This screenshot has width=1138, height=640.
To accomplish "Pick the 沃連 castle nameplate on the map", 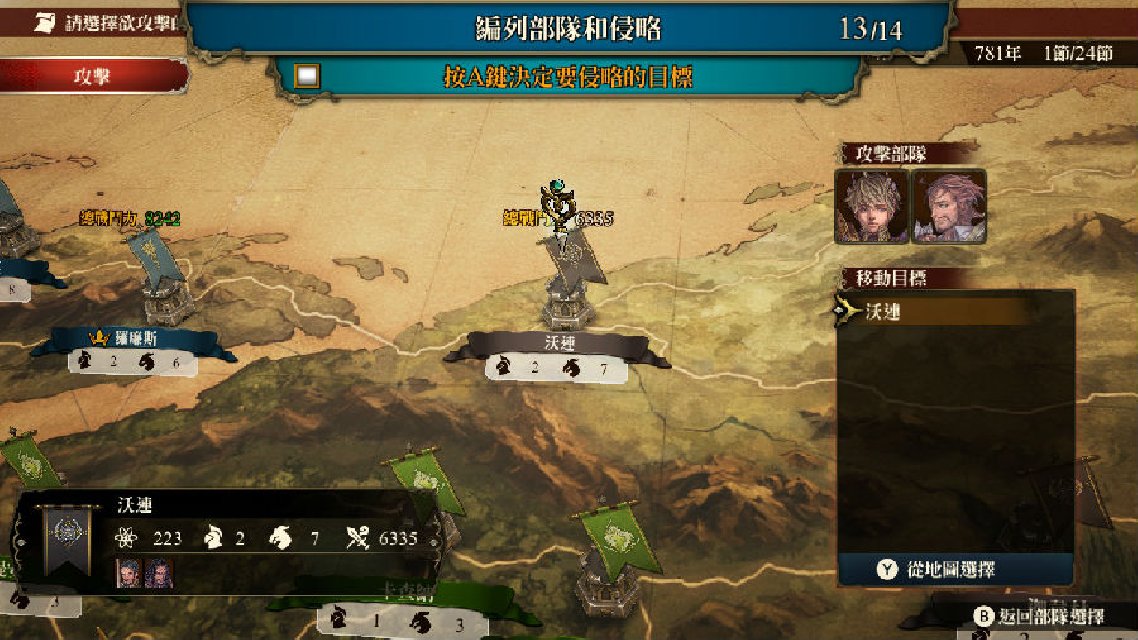I will point(556,343).
